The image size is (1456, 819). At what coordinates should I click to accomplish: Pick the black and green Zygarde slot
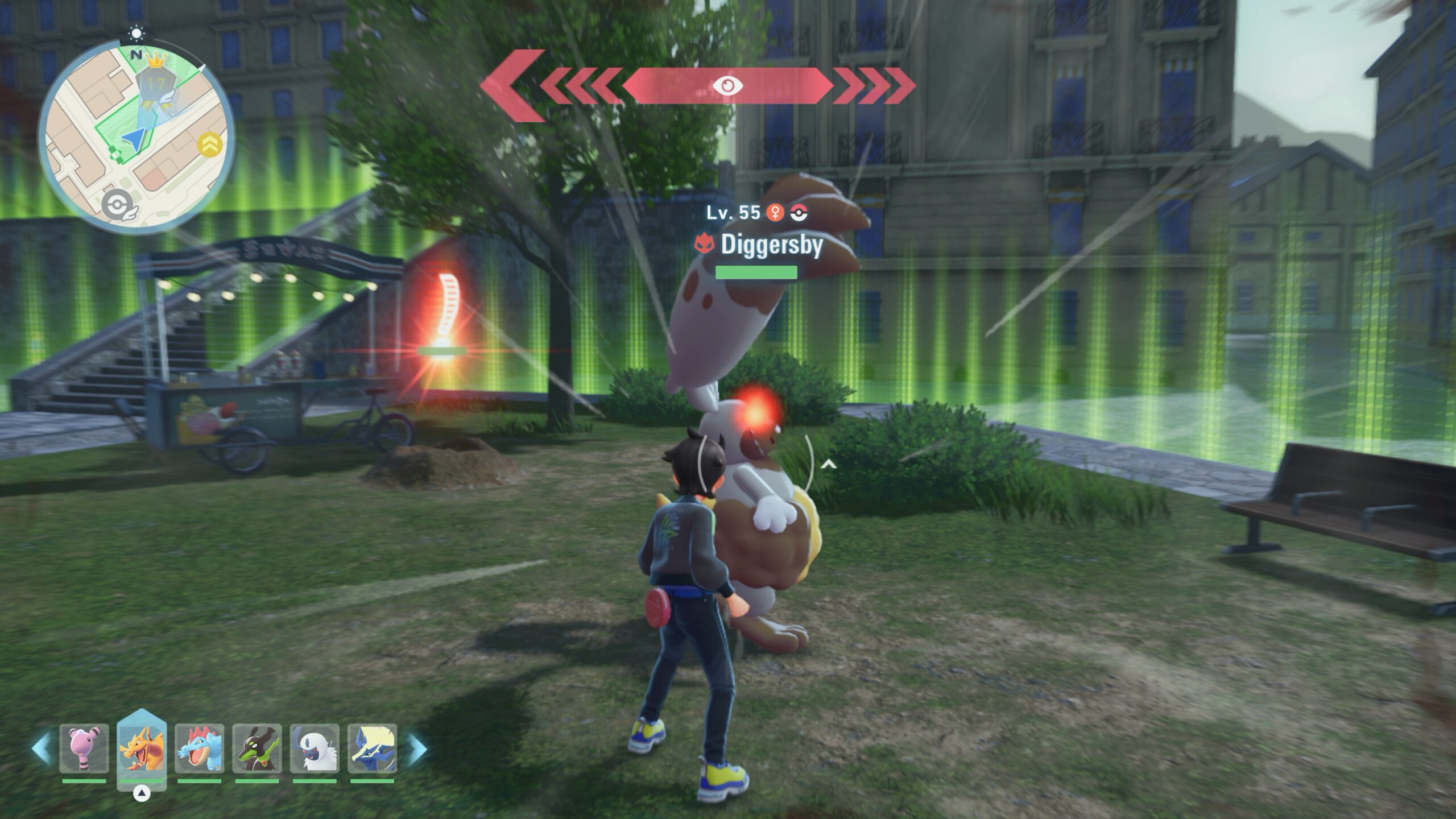pyautogui.click(x=257, y=748)
